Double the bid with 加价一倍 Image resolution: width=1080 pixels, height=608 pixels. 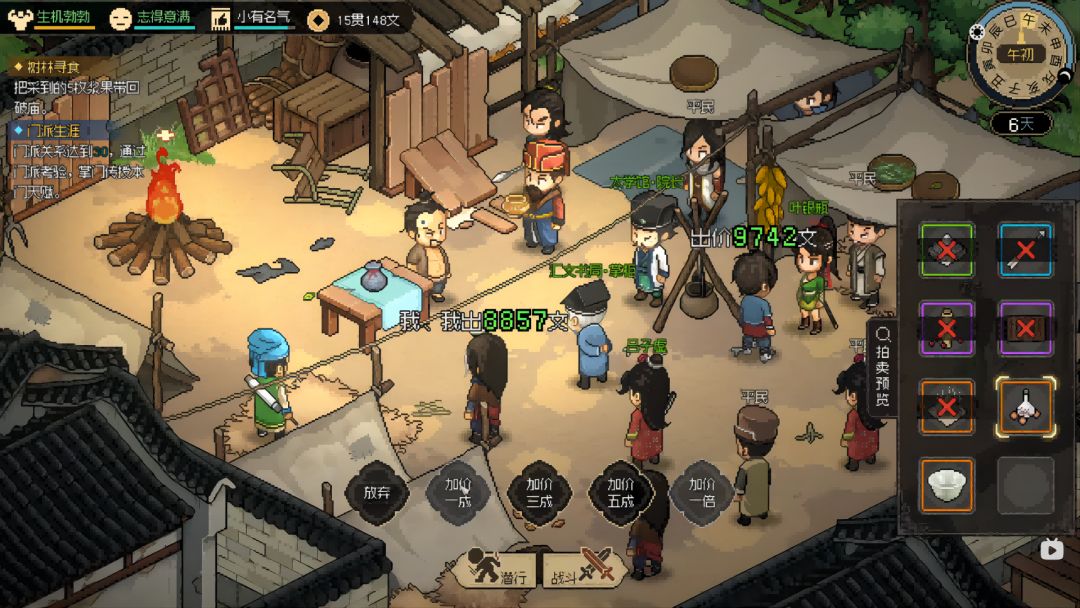(702, 492)
